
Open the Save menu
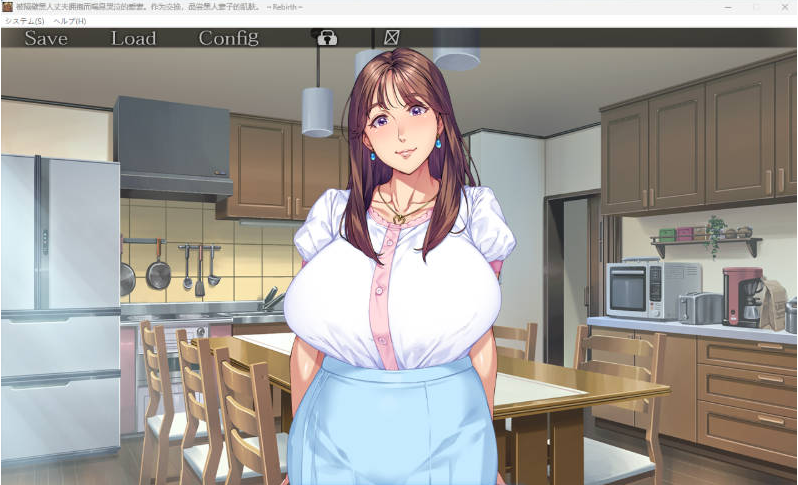[x=46, y=38]
